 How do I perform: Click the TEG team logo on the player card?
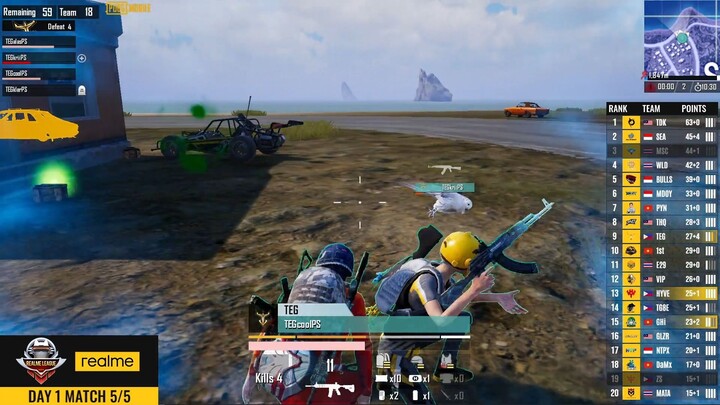[262, 318]
